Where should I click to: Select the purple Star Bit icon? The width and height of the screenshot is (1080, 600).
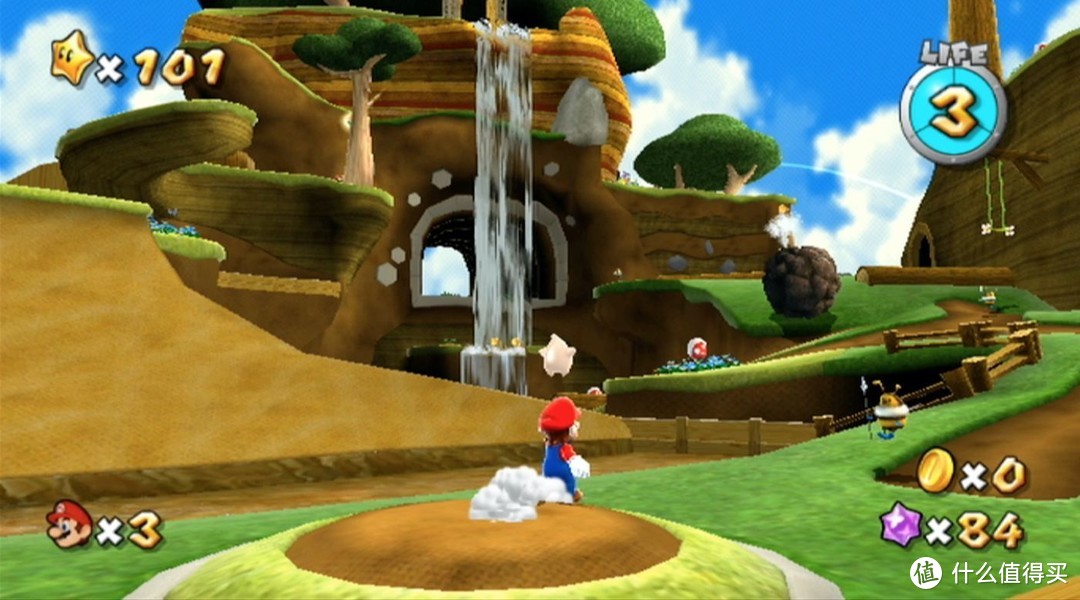pos(901,524)
